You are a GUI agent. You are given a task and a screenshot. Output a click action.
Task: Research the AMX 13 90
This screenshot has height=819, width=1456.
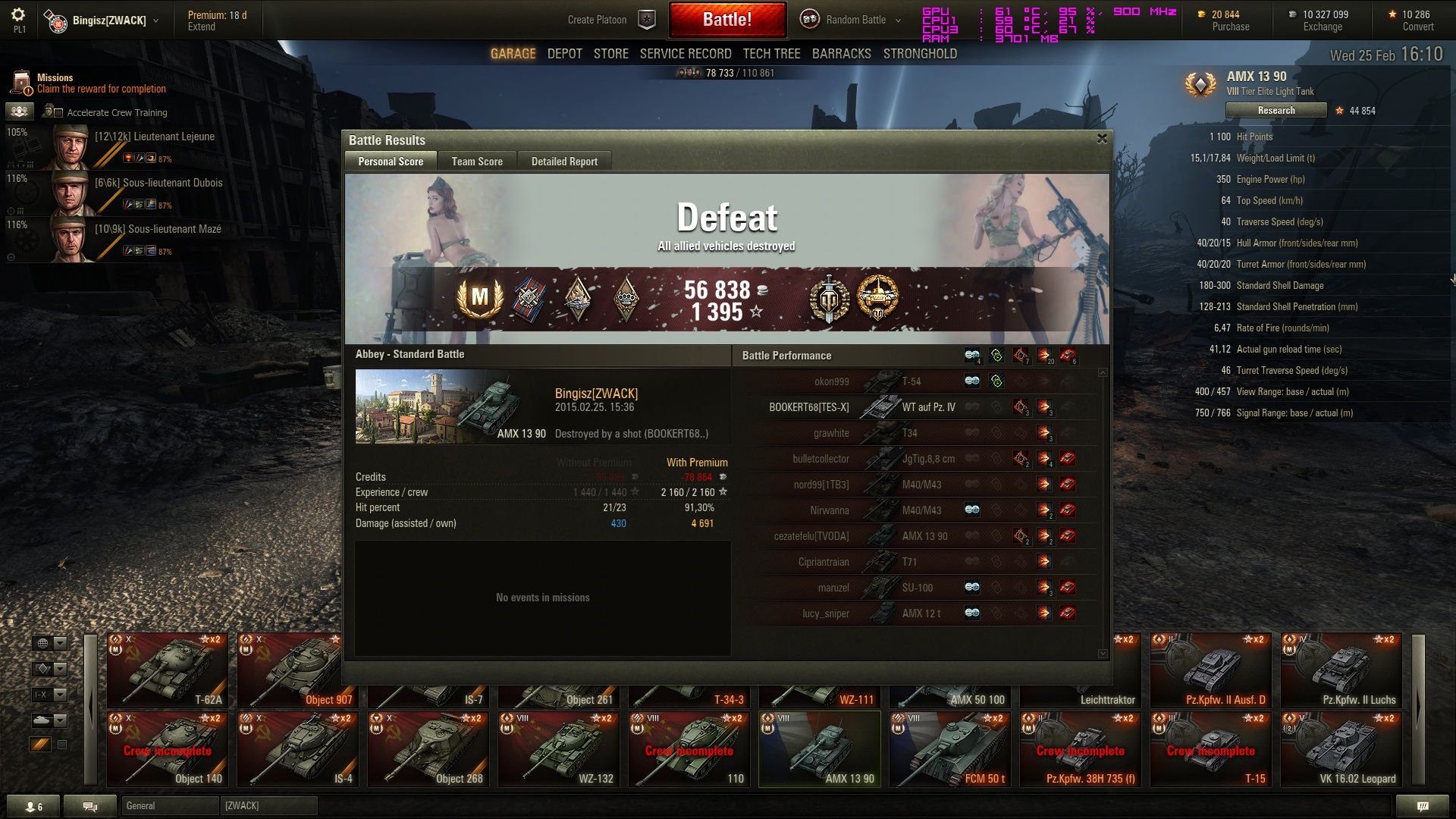[x=1276, y=111]
